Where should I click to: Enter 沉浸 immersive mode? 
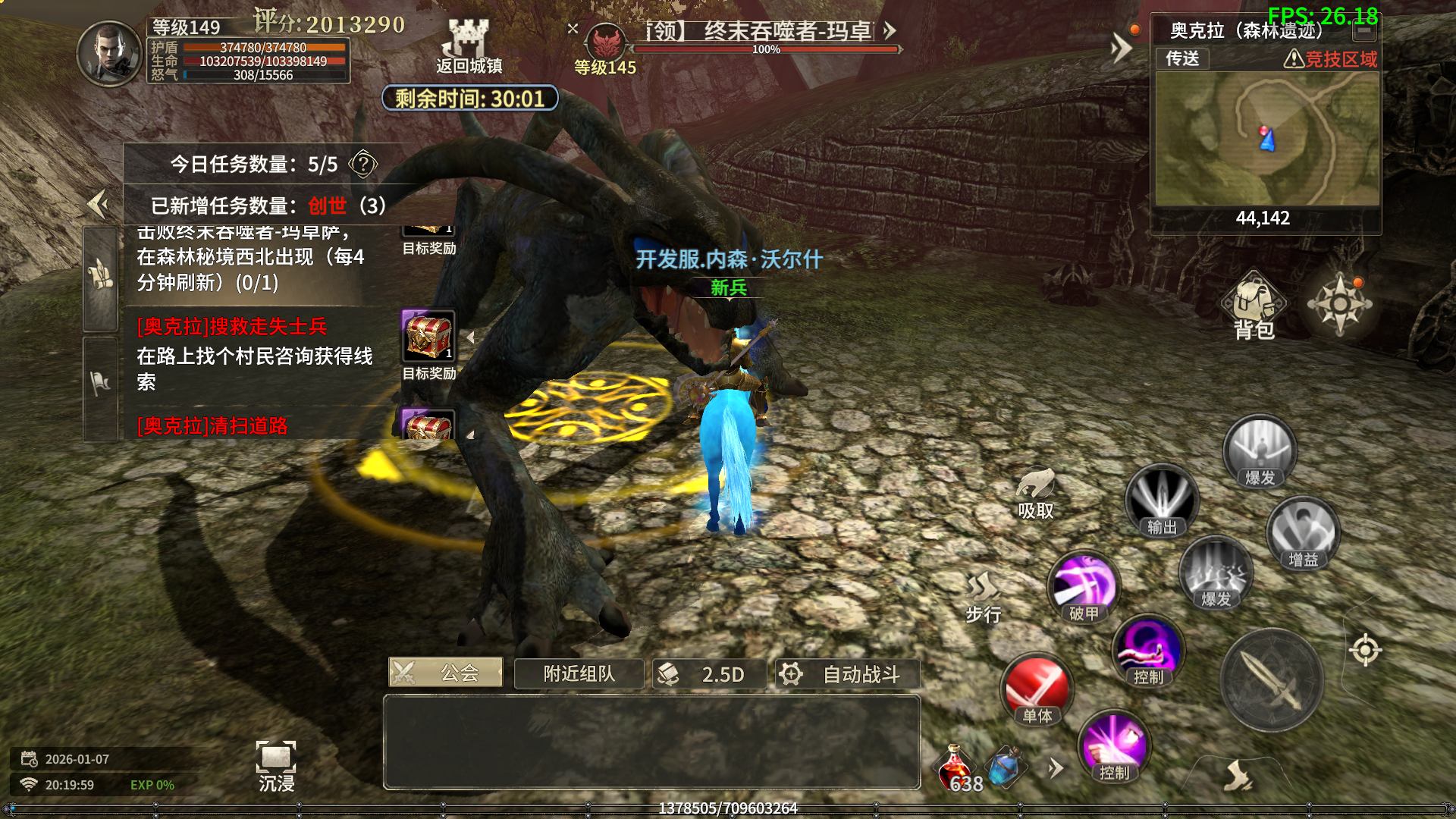276,766
